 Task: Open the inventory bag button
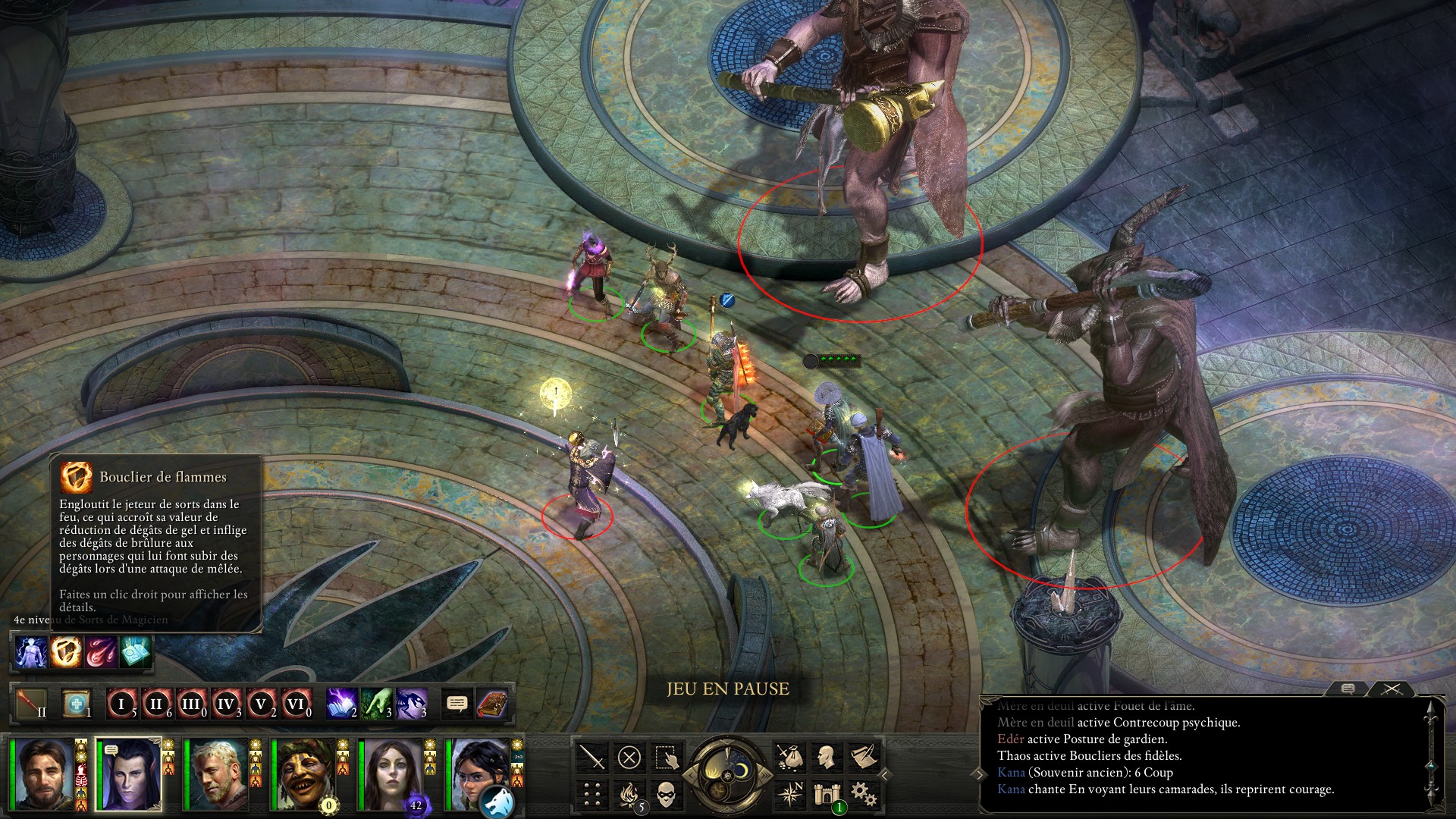tap(789, 757)
